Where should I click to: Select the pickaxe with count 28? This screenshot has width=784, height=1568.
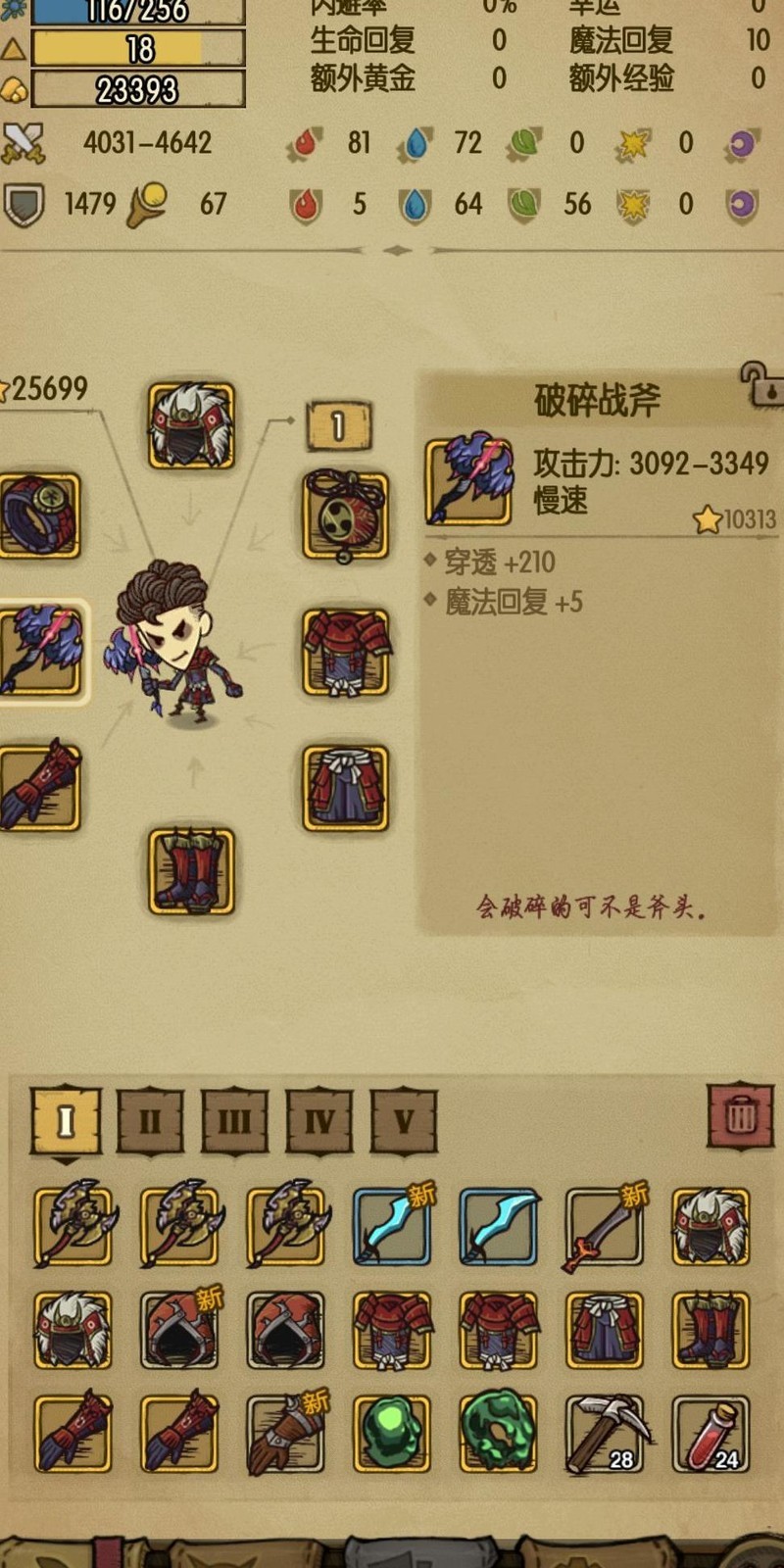(x=605, y=1434)
